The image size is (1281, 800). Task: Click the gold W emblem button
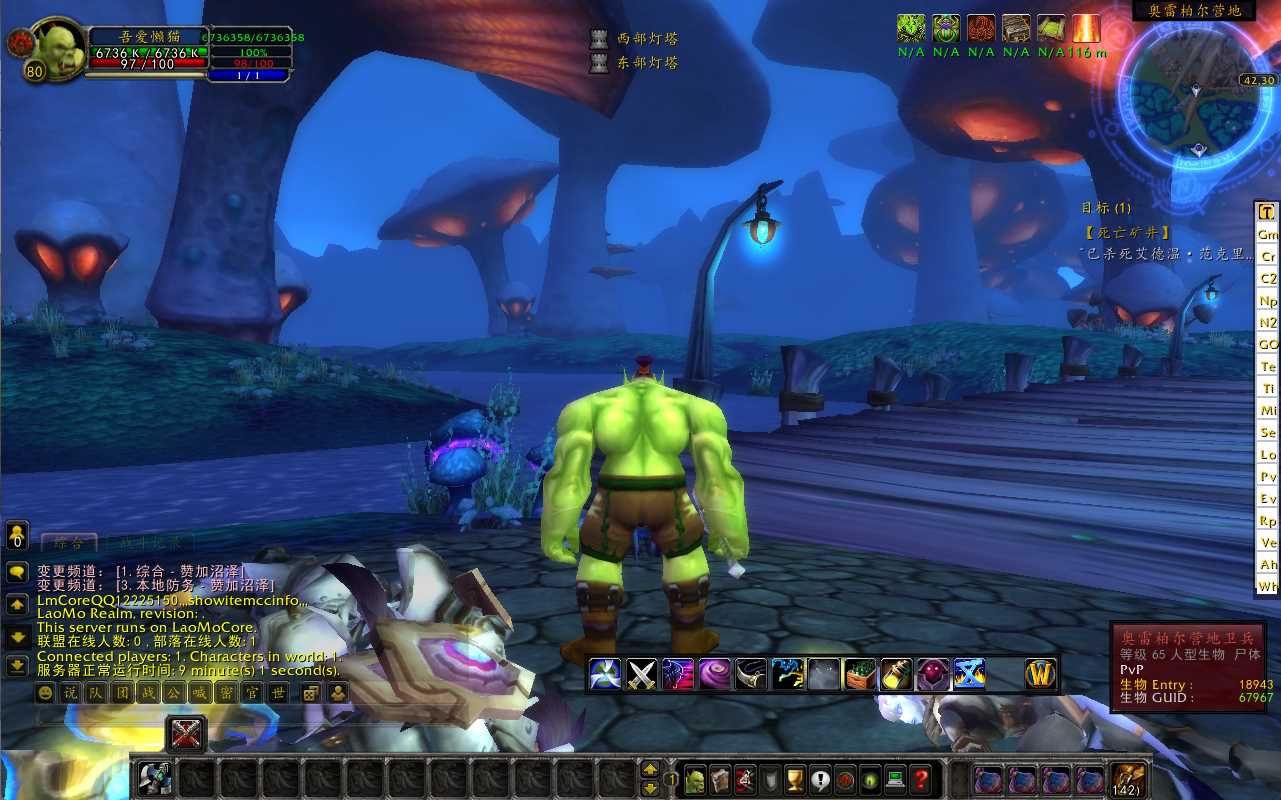click(1041, 674)
